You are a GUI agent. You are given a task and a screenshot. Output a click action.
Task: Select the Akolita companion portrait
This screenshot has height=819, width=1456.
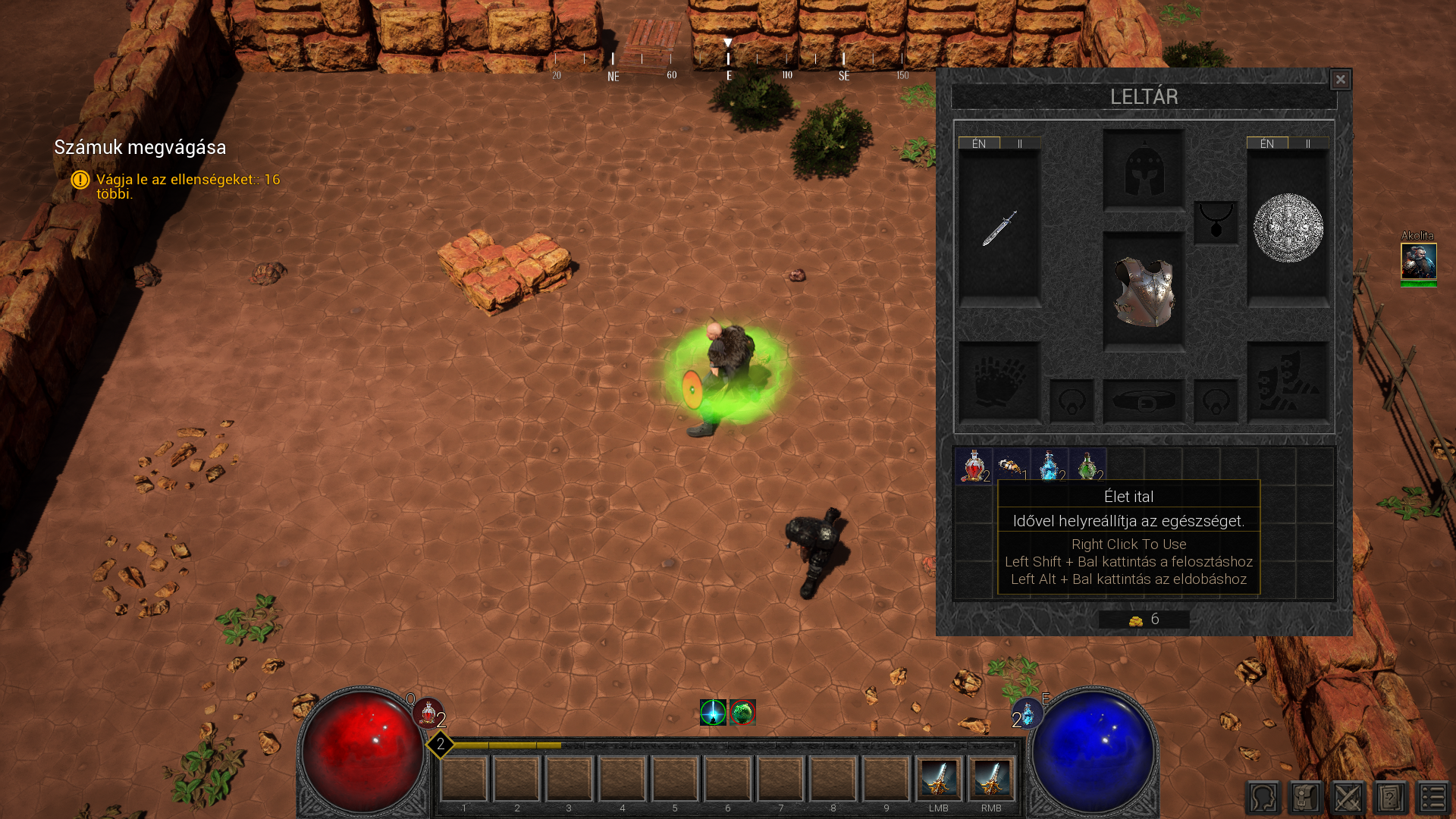click(1418, 262)
